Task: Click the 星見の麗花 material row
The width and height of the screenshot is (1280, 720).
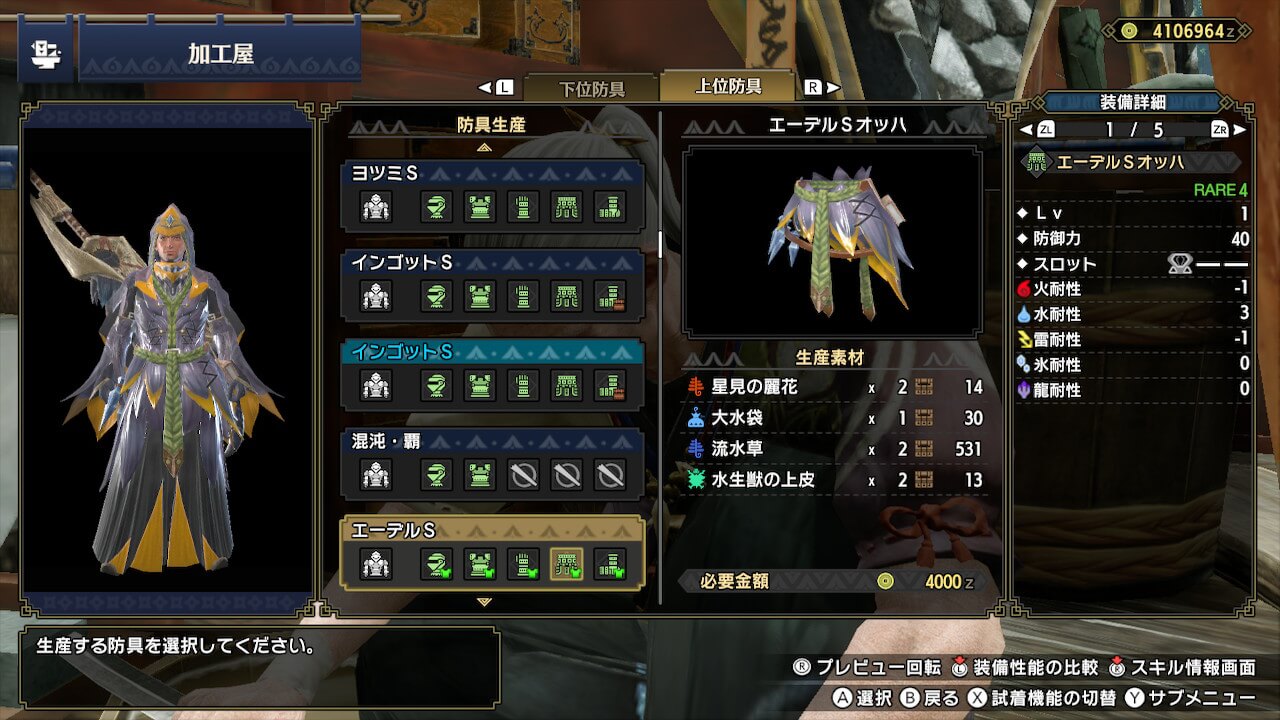Action: coord(835,387)
